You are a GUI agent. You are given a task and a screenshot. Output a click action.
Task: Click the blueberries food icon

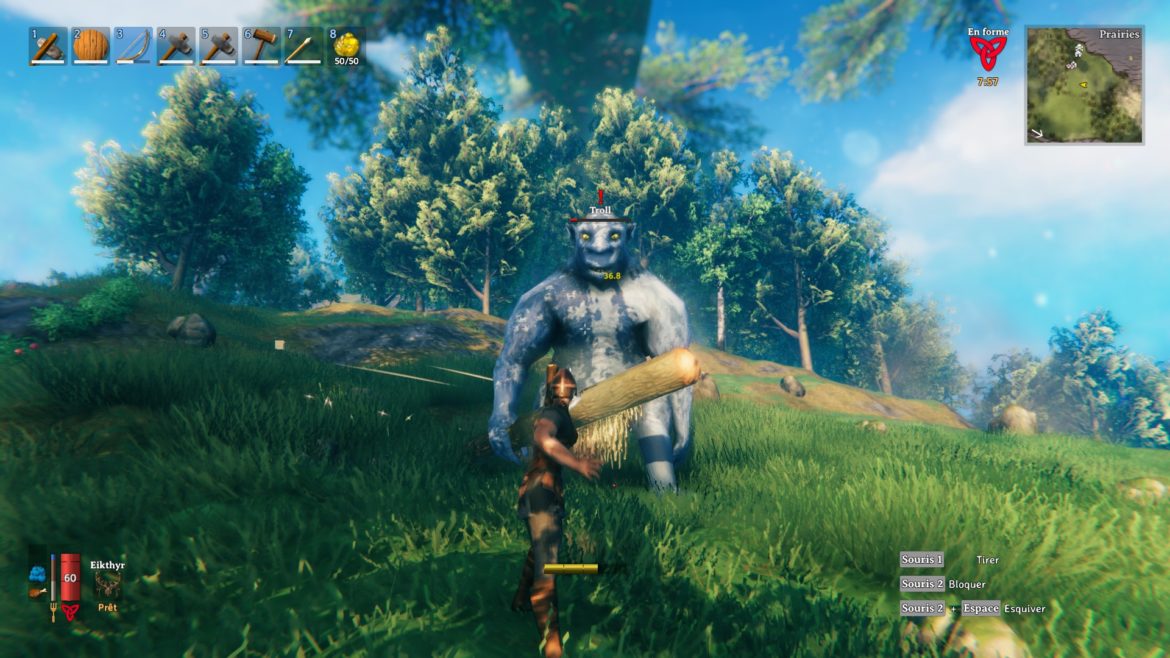pyautogui.click(x=38, y=574)
